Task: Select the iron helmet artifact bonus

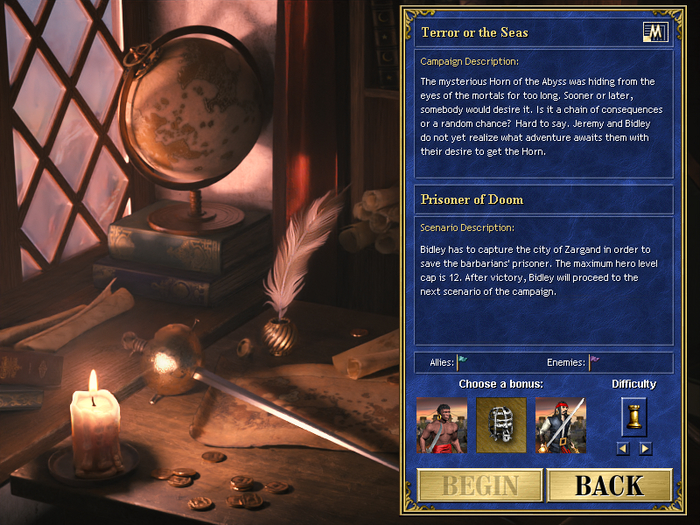Action: click(501, 423)
